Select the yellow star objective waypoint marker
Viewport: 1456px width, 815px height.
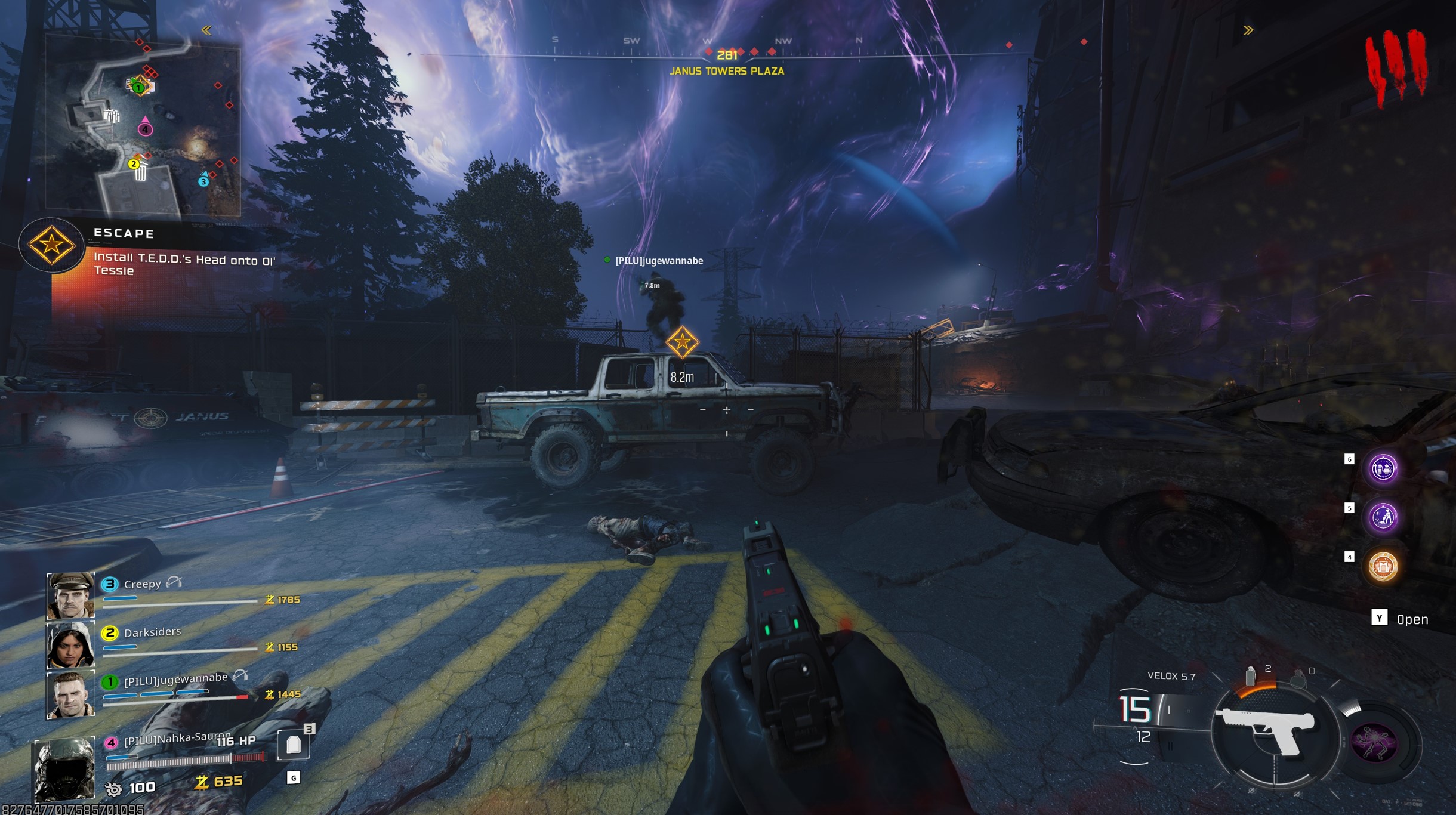coord(682,342)
